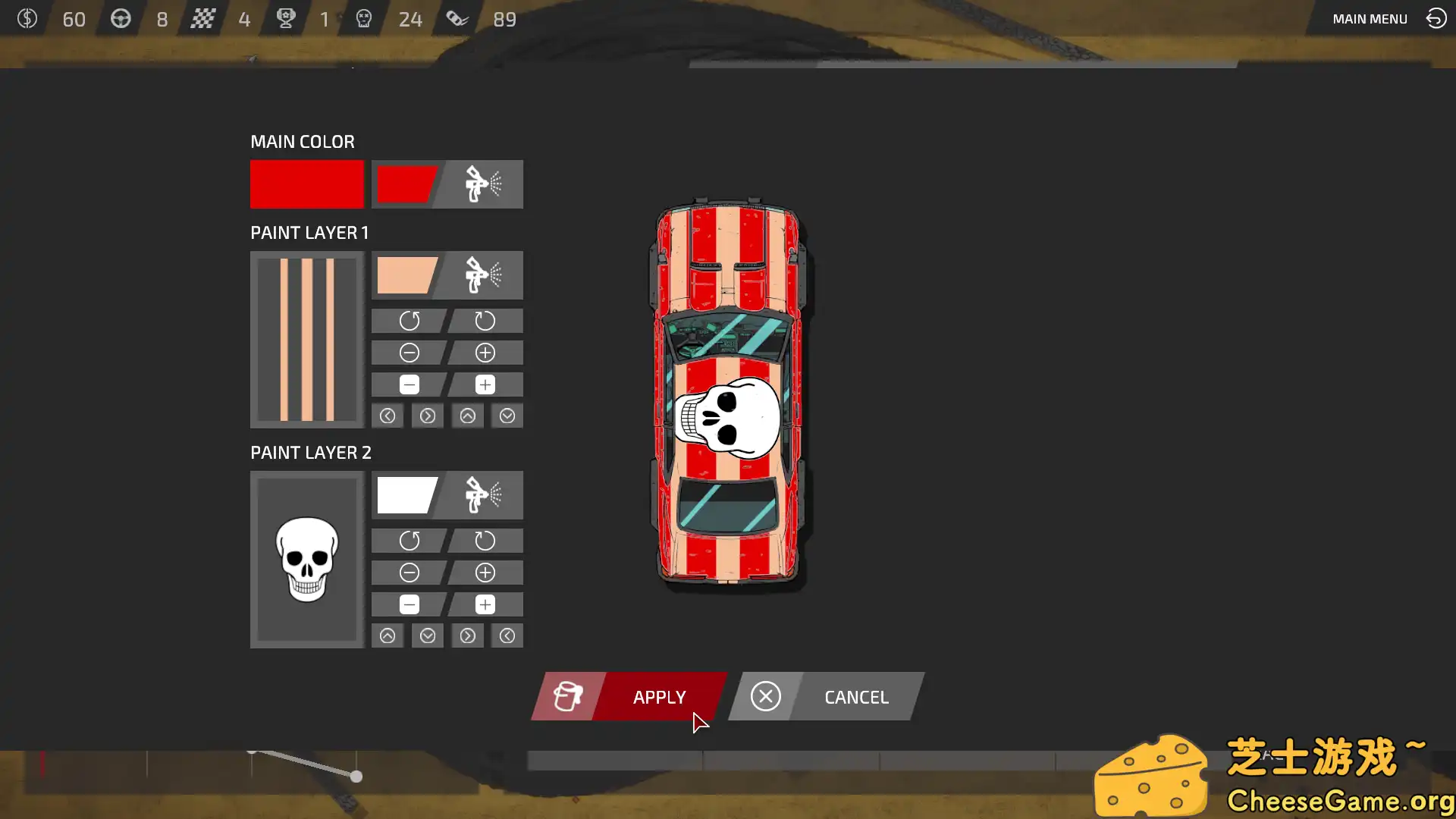The height and width of the screenshot is (819, 1456).
Task: Click the steering wheel icon next to 8
Action: (121, 19)
